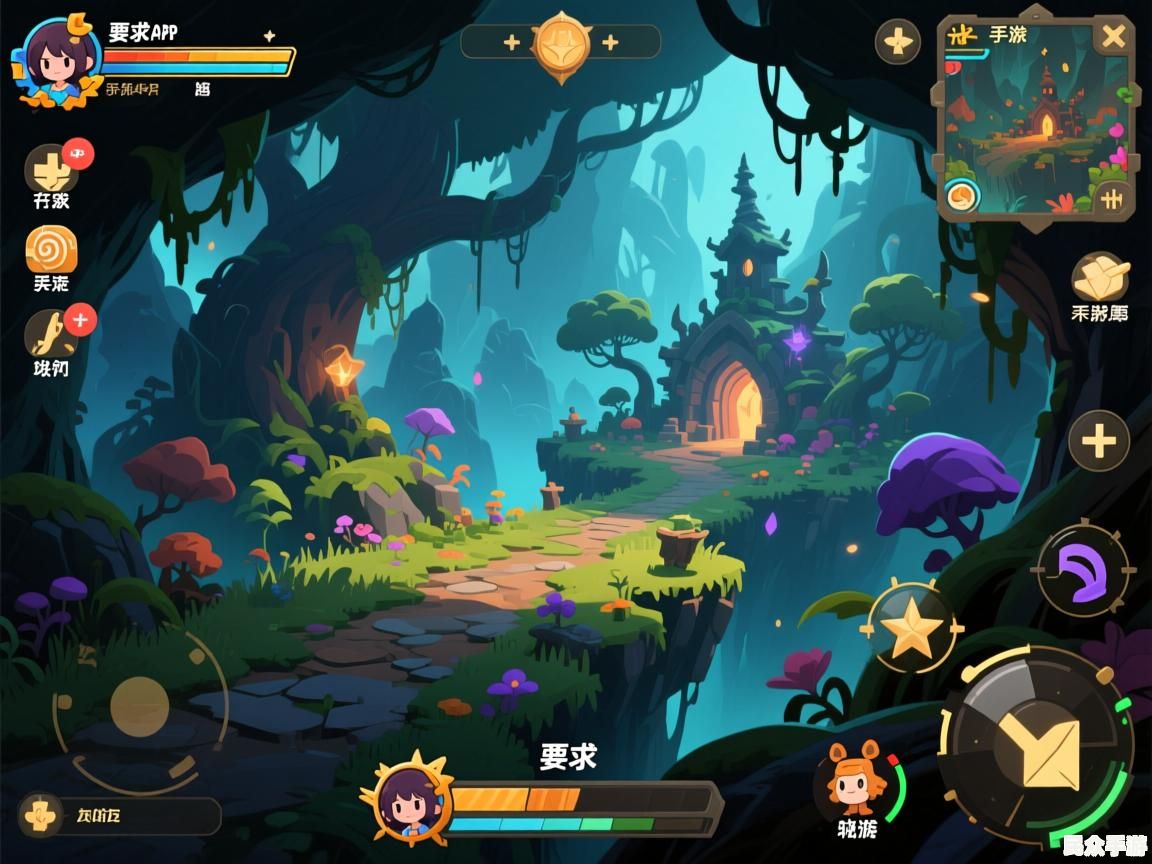Activate the purple claw skill
This screenshot has height=864, width=1152.
pyautogui.click(x=1082, y=570)
